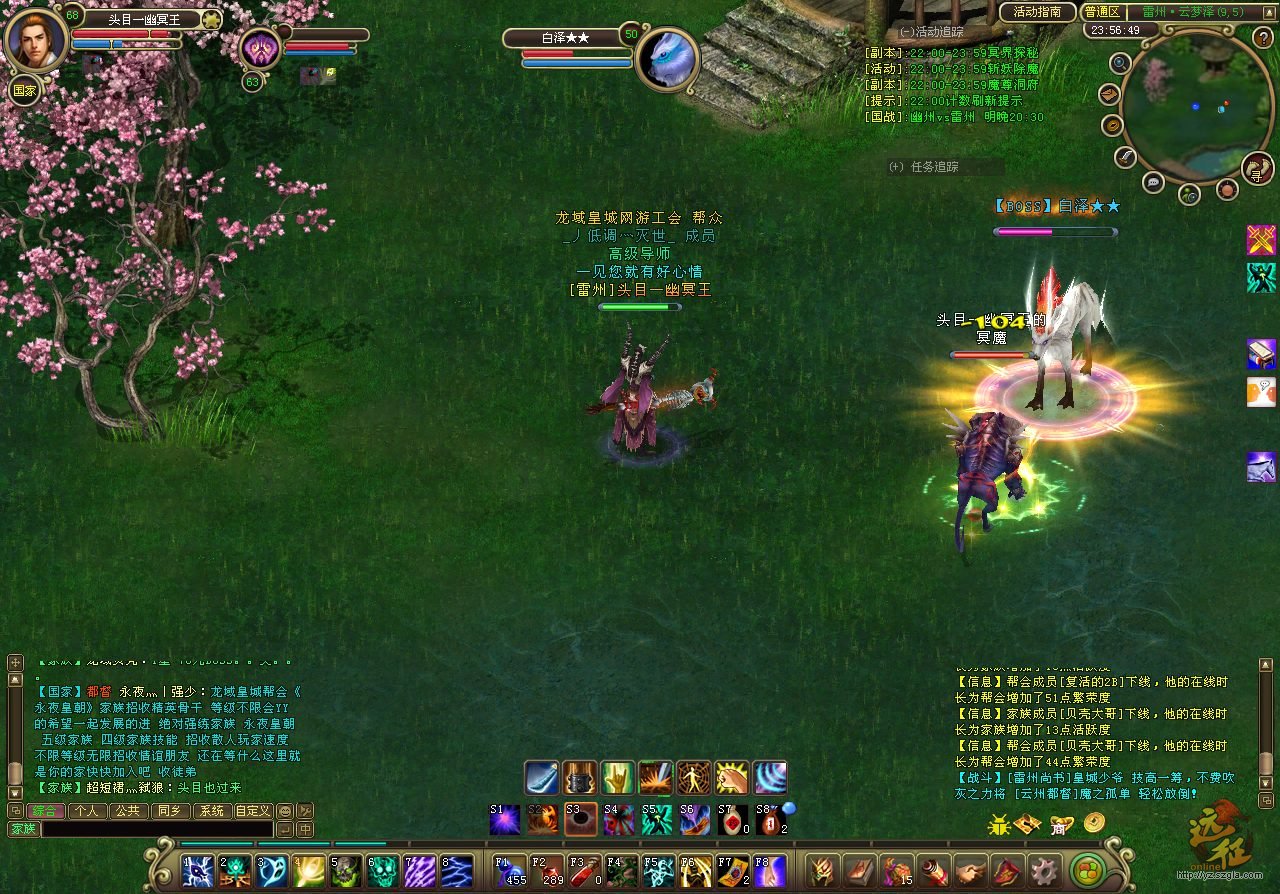Collapse the 活动追踪 activity tracker

click(x=906, y=32)
